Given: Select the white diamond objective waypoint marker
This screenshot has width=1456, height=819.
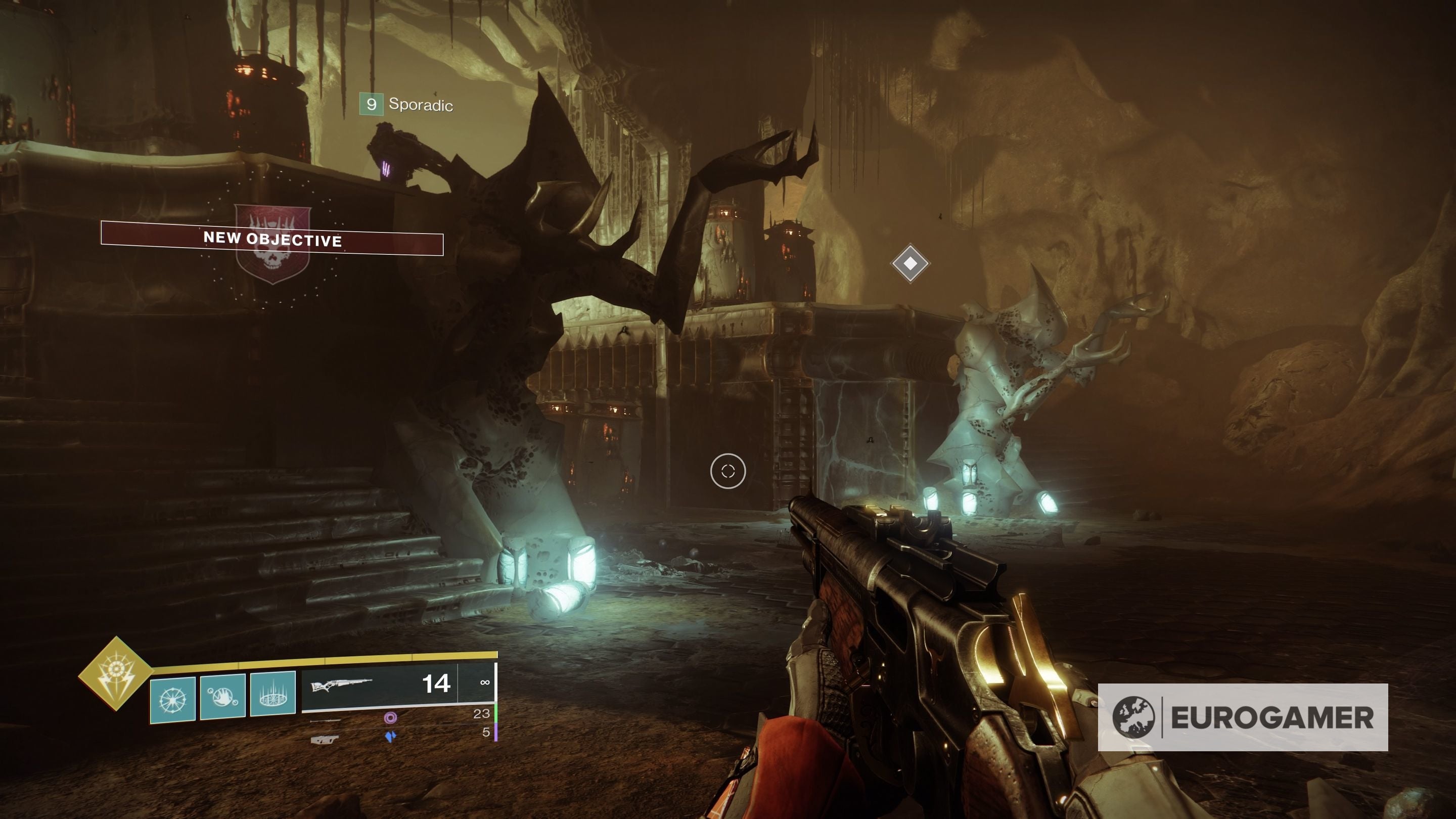Looking at the screenshot, I should (910, 263).
